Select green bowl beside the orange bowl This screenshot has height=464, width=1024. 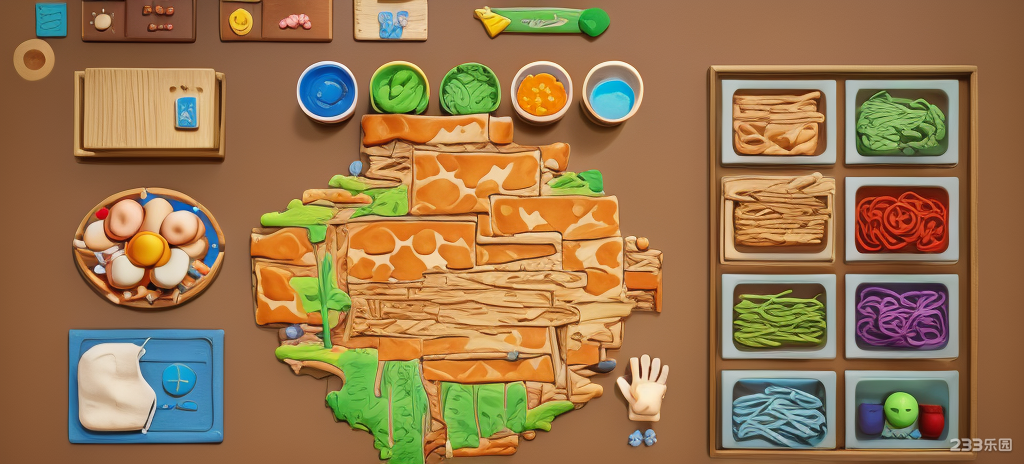click(470, 90)
